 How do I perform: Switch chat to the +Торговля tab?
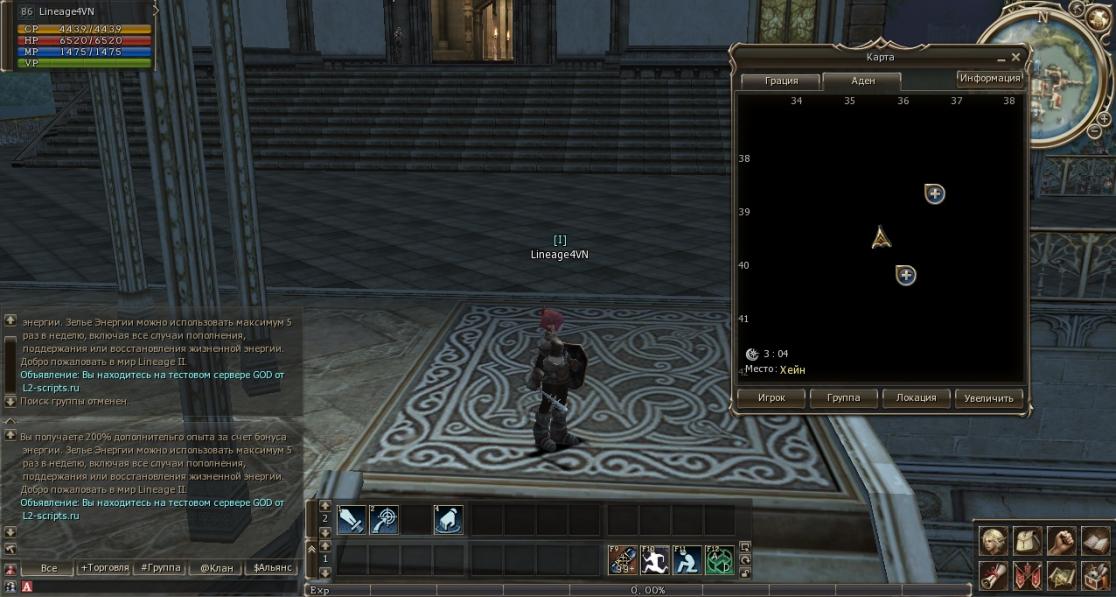pyautogui.click(x=105, y=568)
